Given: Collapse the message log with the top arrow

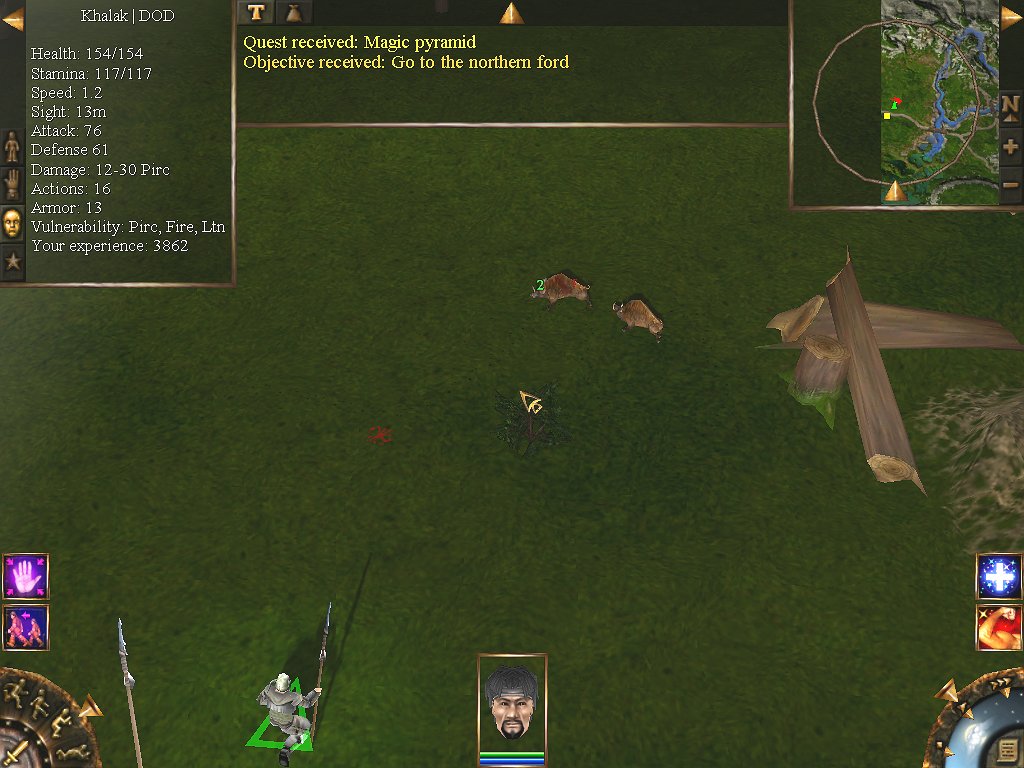Looking at the screenshot, I should pos(512,13).
